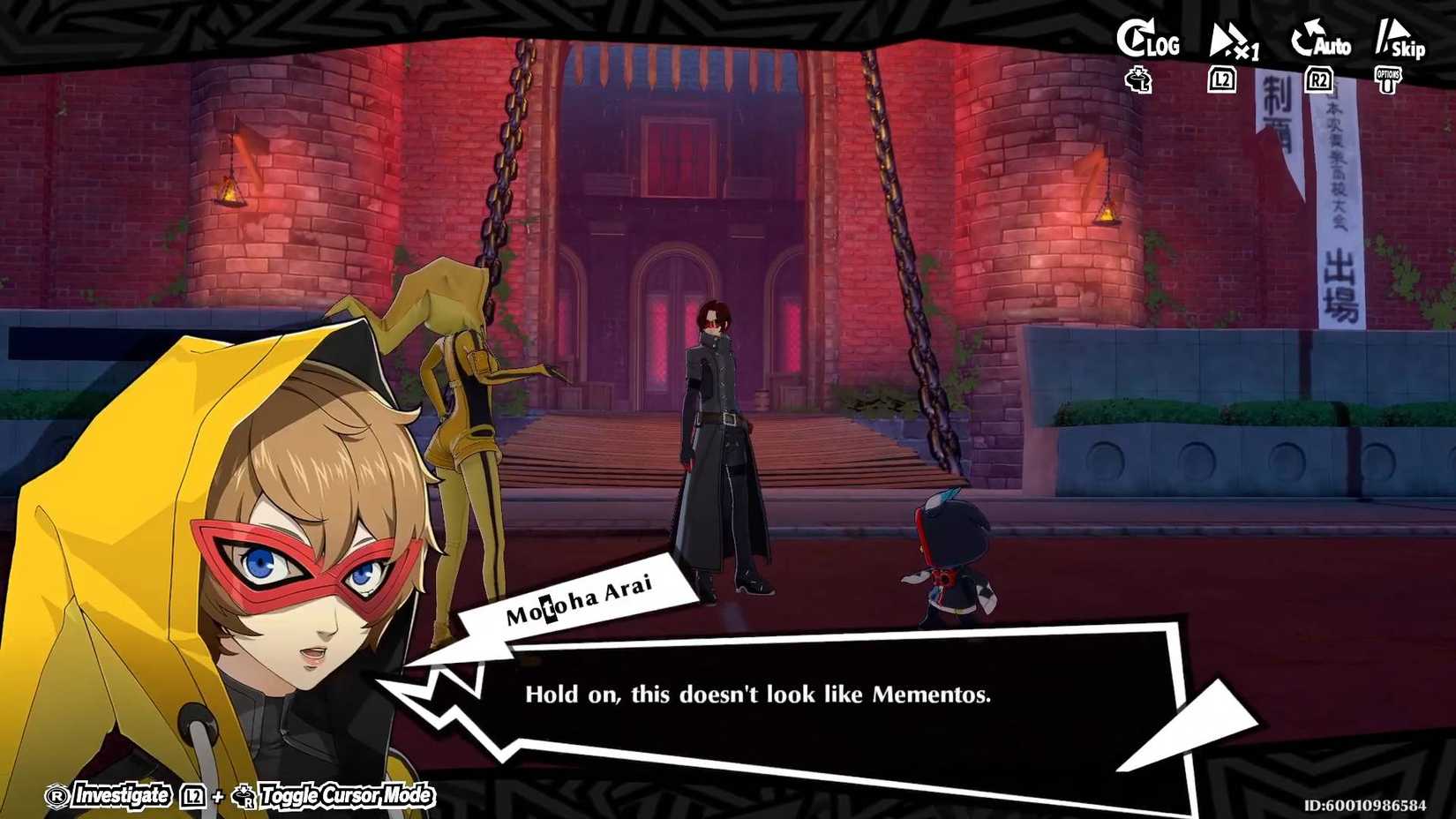The height and width of the screenshot is (819, 1456).
Task: Click the R2 button prompt icon
Action: point(1317,79)
